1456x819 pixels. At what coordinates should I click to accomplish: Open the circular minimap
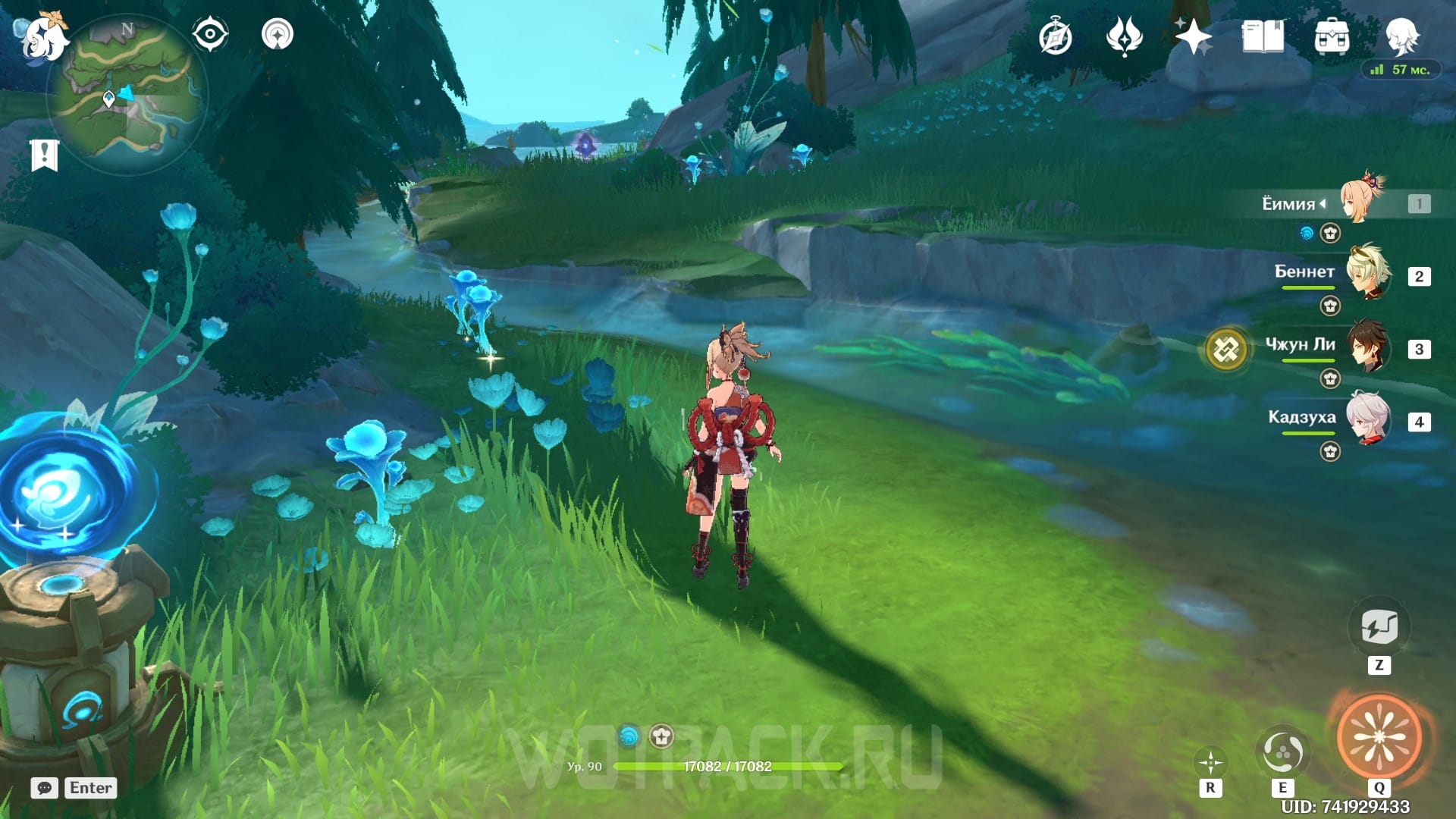[x=127, y=95]
